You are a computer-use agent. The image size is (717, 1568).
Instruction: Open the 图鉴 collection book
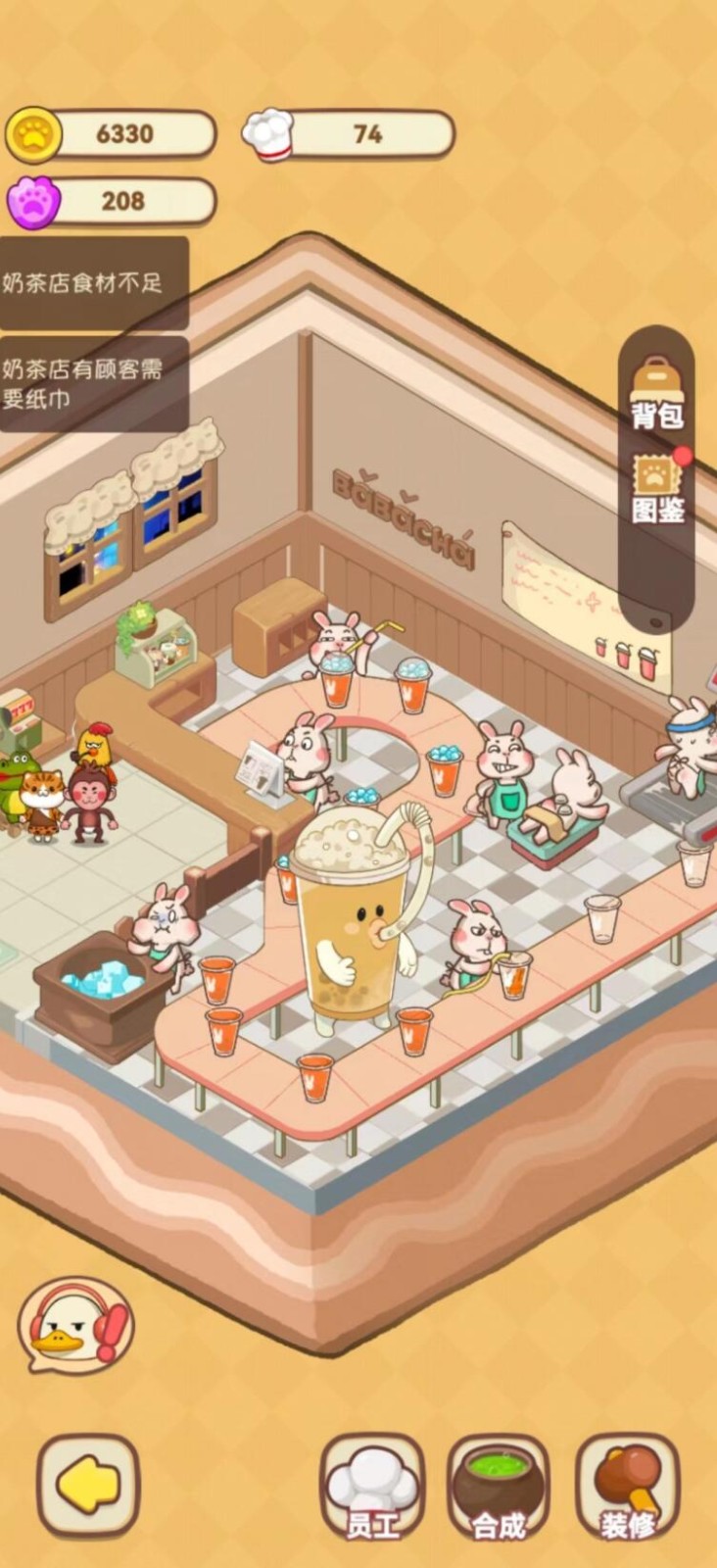pyautogui.click(x=657, y=489)
